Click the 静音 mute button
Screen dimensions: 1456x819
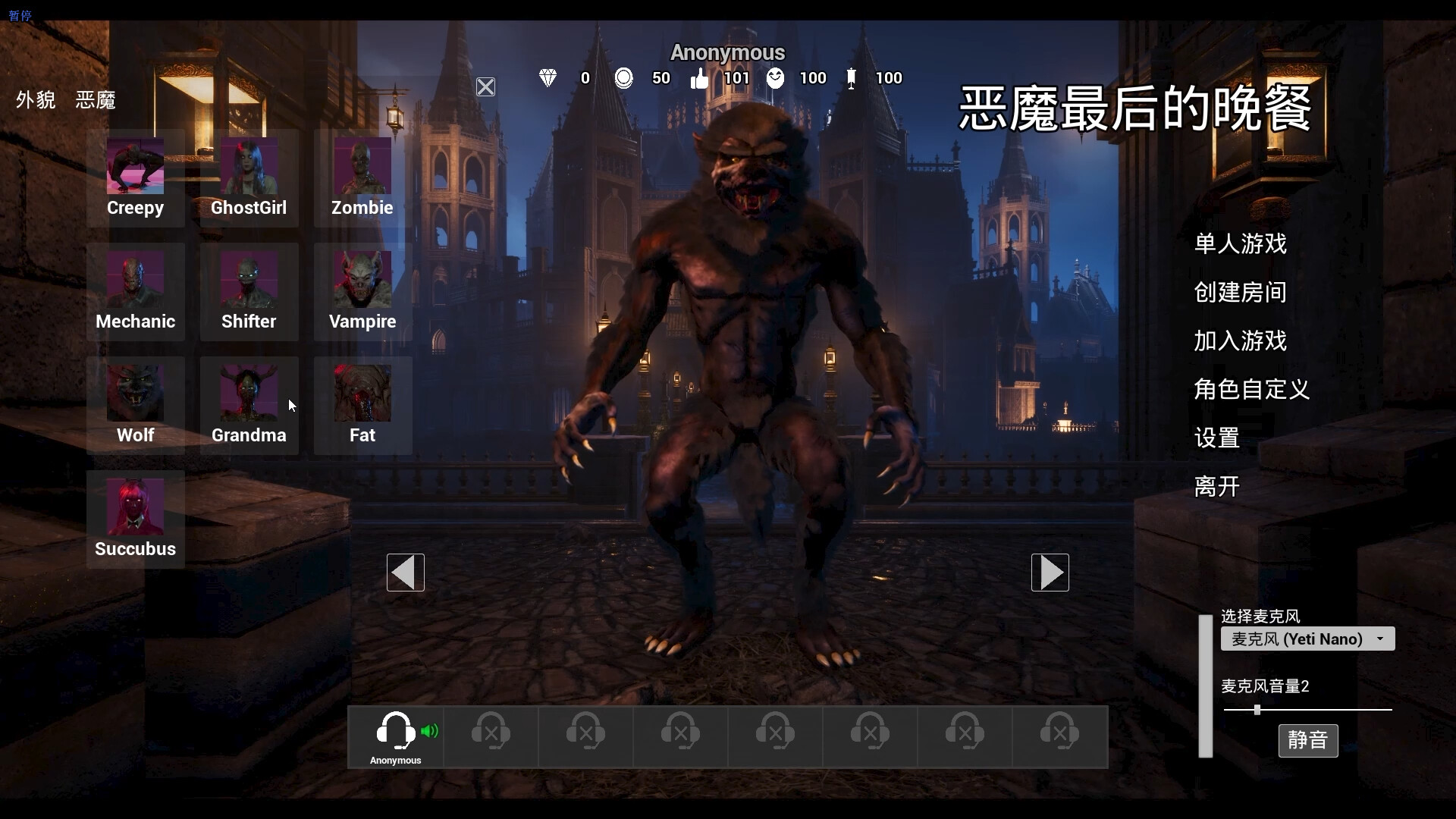click(1308, 740)
